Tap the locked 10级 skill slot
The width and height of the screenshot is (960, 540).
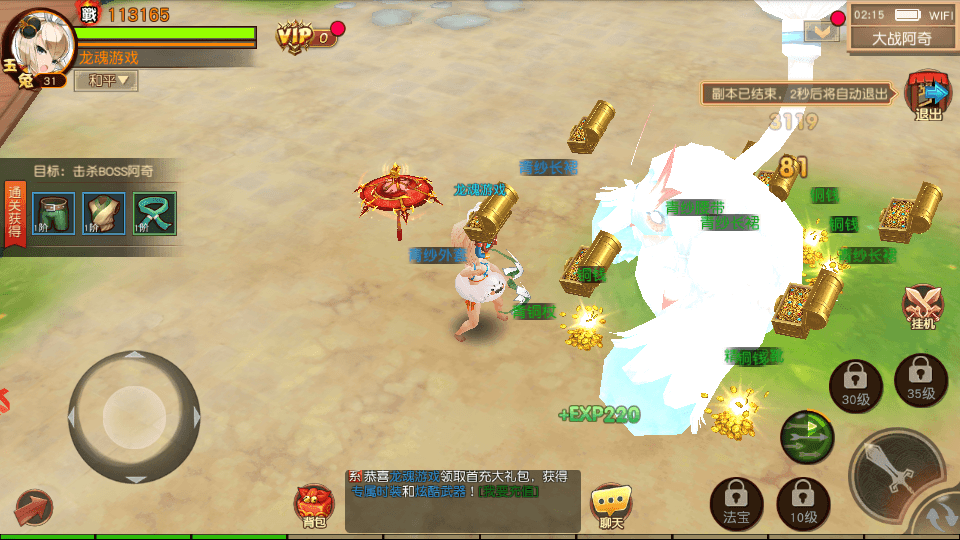click(x=803, y=502)
